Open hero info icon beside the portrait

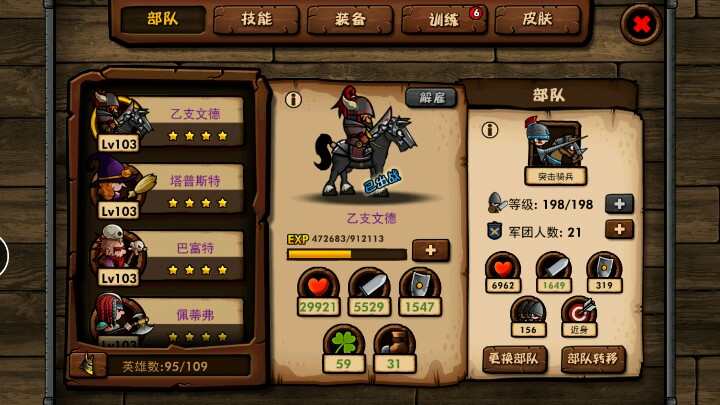[x=293, y=100]
